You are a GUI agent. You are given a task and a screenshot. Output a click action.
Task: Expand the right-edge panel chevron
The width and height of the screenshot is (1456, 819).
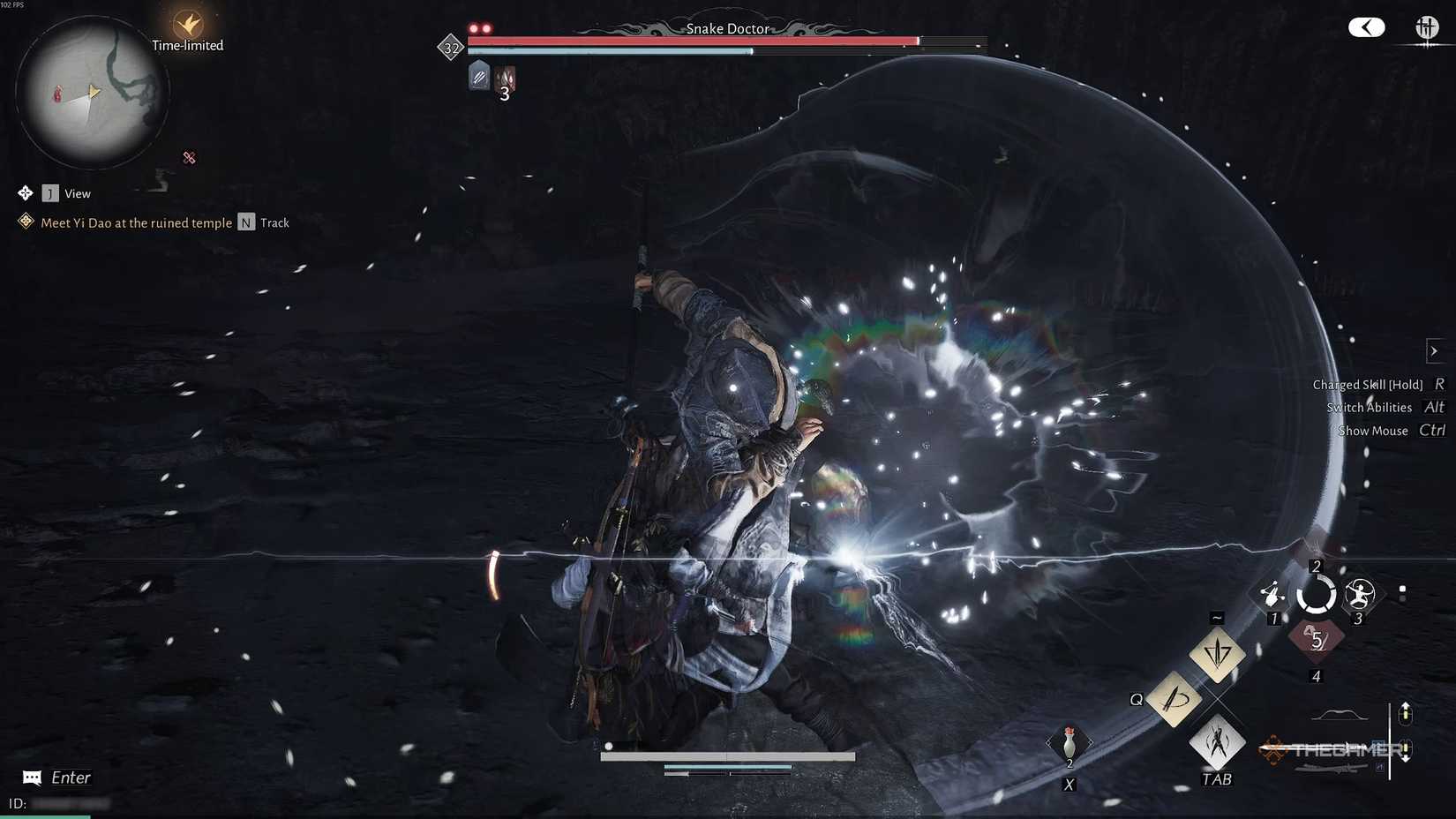click(x=1434, y=350)
